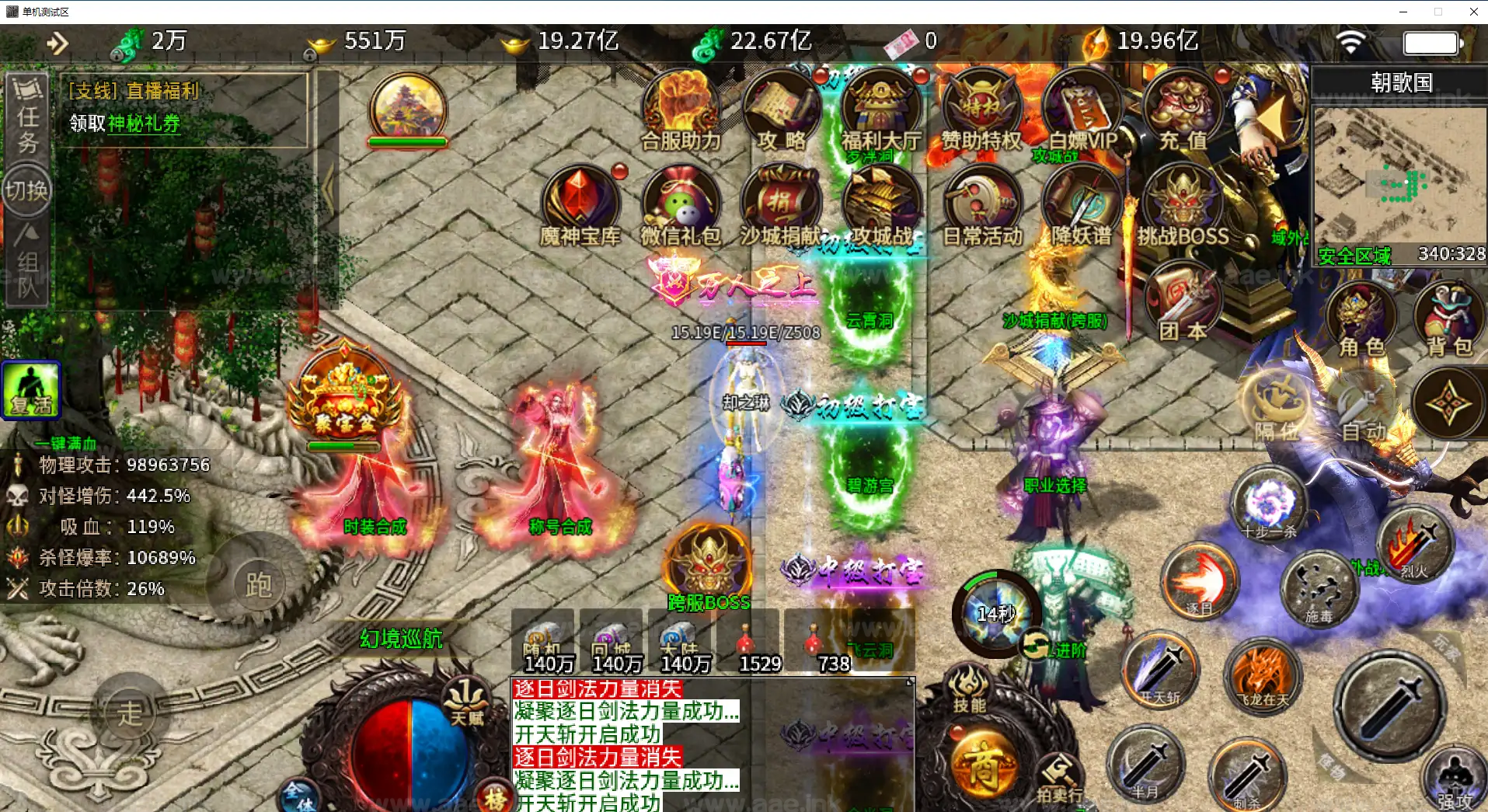1488x812 pixels.
Task: Open the 魔神宝库 red gem icon
Action: pyautogui.click(x=580, y=204)
